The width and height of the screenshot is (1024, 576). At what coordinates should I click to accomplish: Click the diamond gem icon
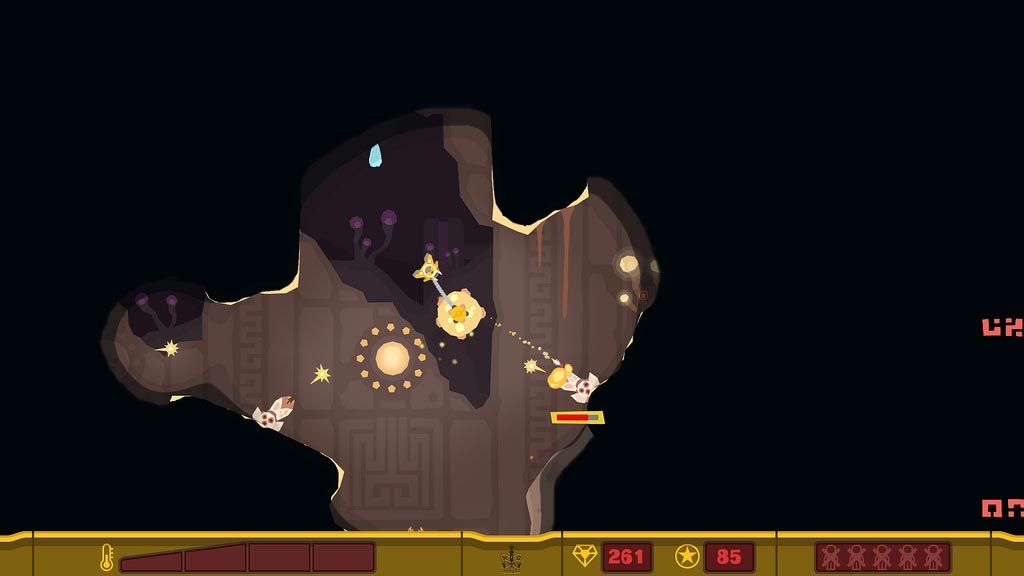click(x=584, y=556)
